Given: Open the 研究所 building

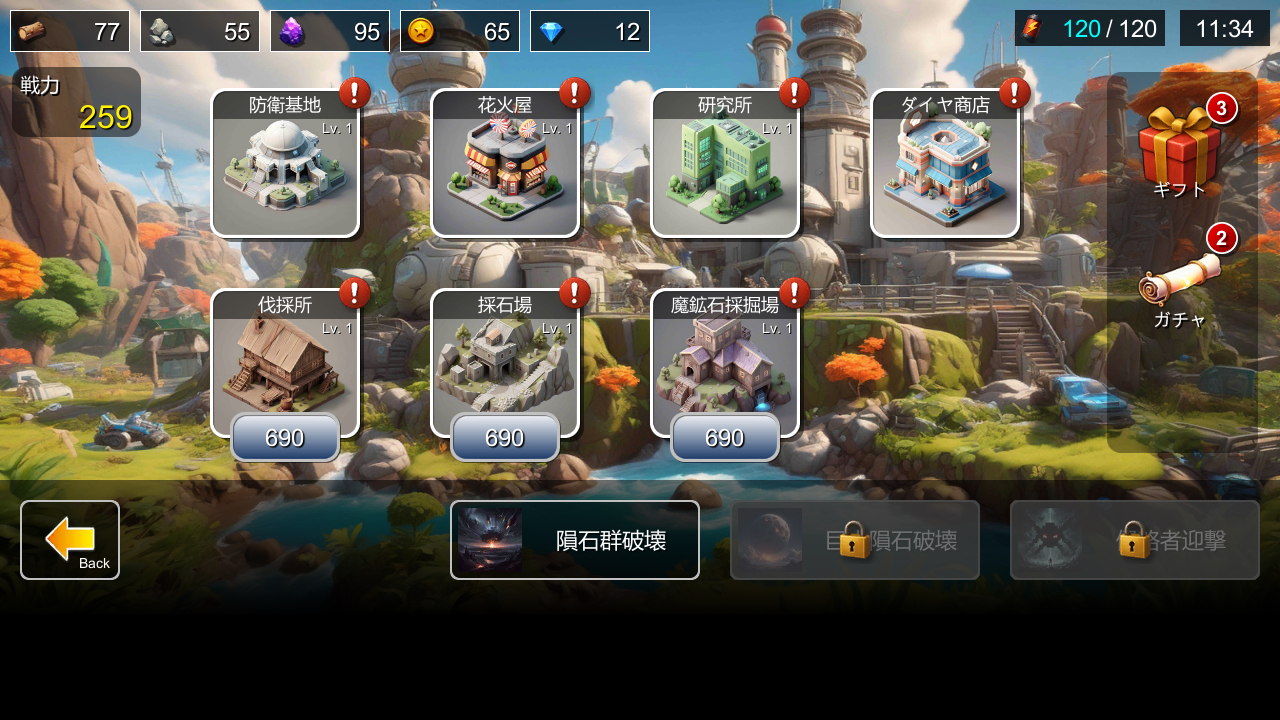Looking at the screenshot, I should [x=725, y=165].
